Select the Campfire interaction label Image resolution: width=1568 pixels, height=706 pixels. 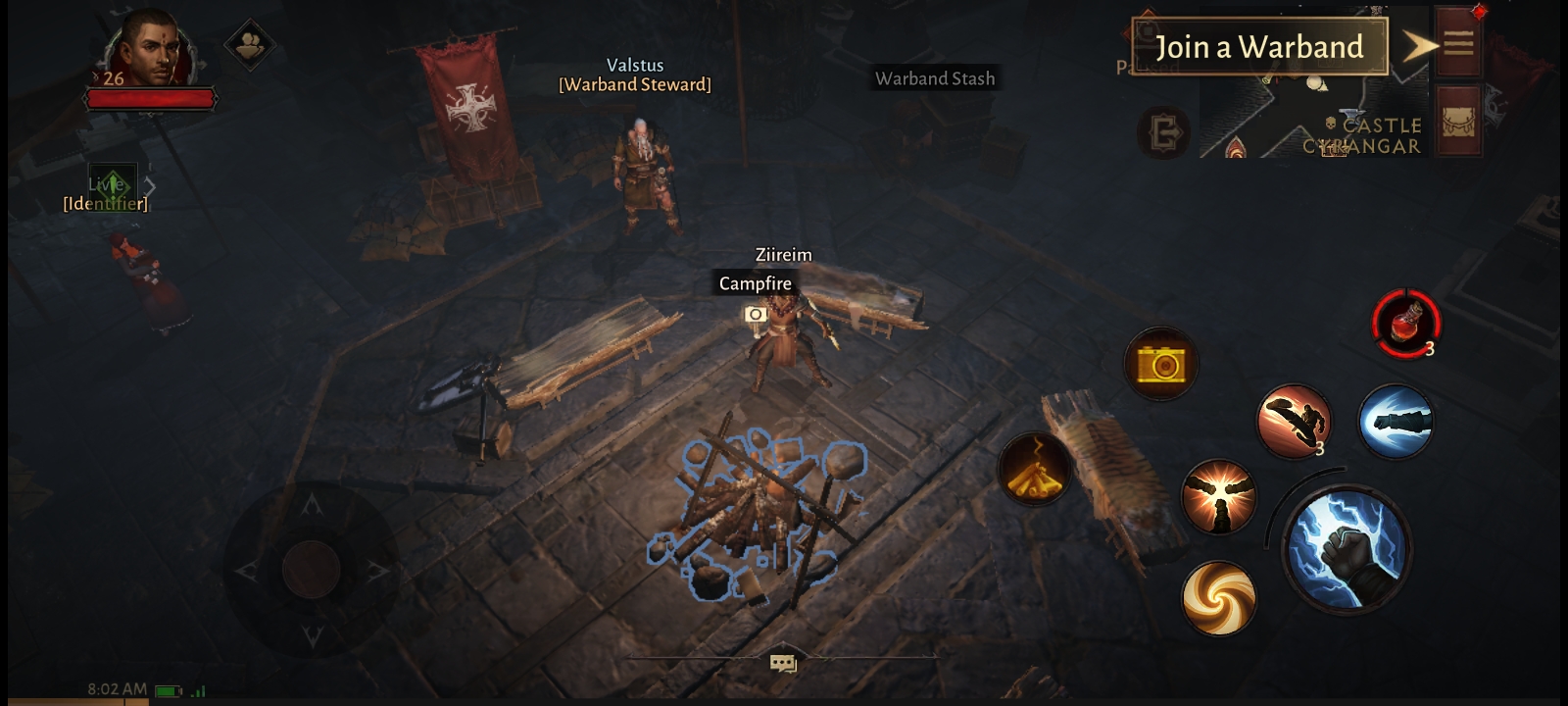point(755,283)
